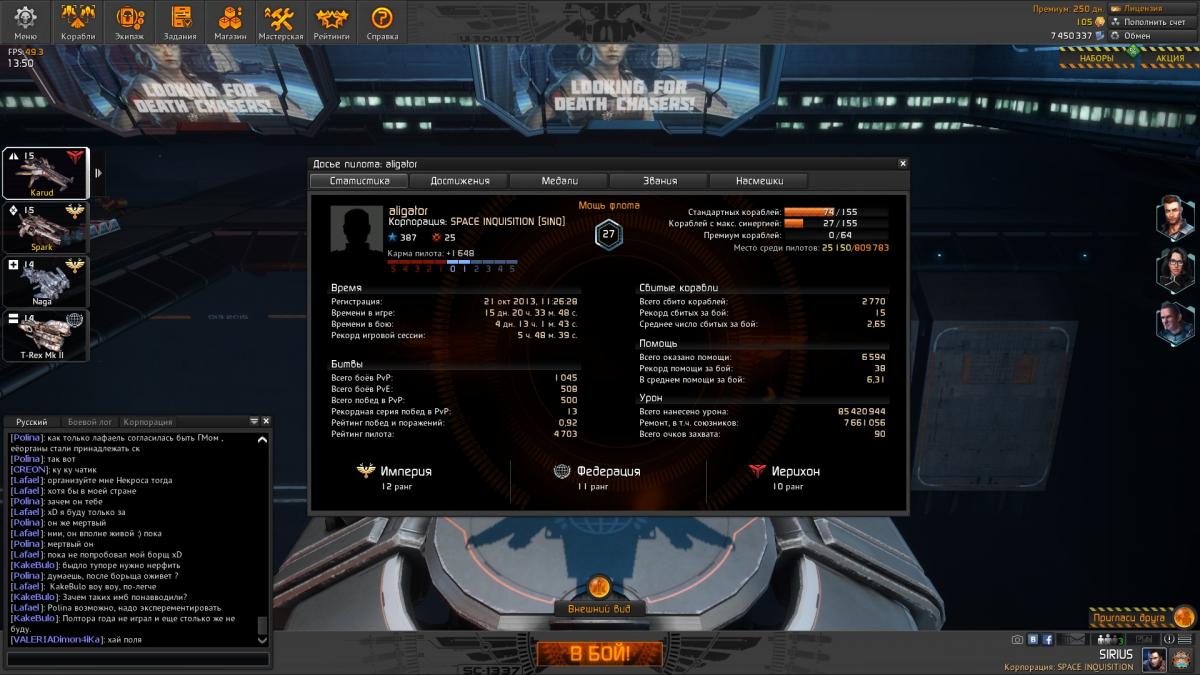Open the Наборы bundles offer
This screenshot has height=675, width=1200.
point(1096,58)
